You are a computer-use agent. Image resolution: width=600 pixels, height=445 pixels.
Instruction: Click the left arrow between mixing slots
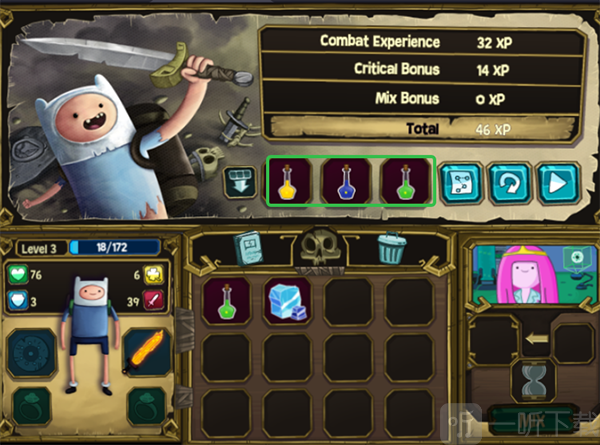click(537, 339)
